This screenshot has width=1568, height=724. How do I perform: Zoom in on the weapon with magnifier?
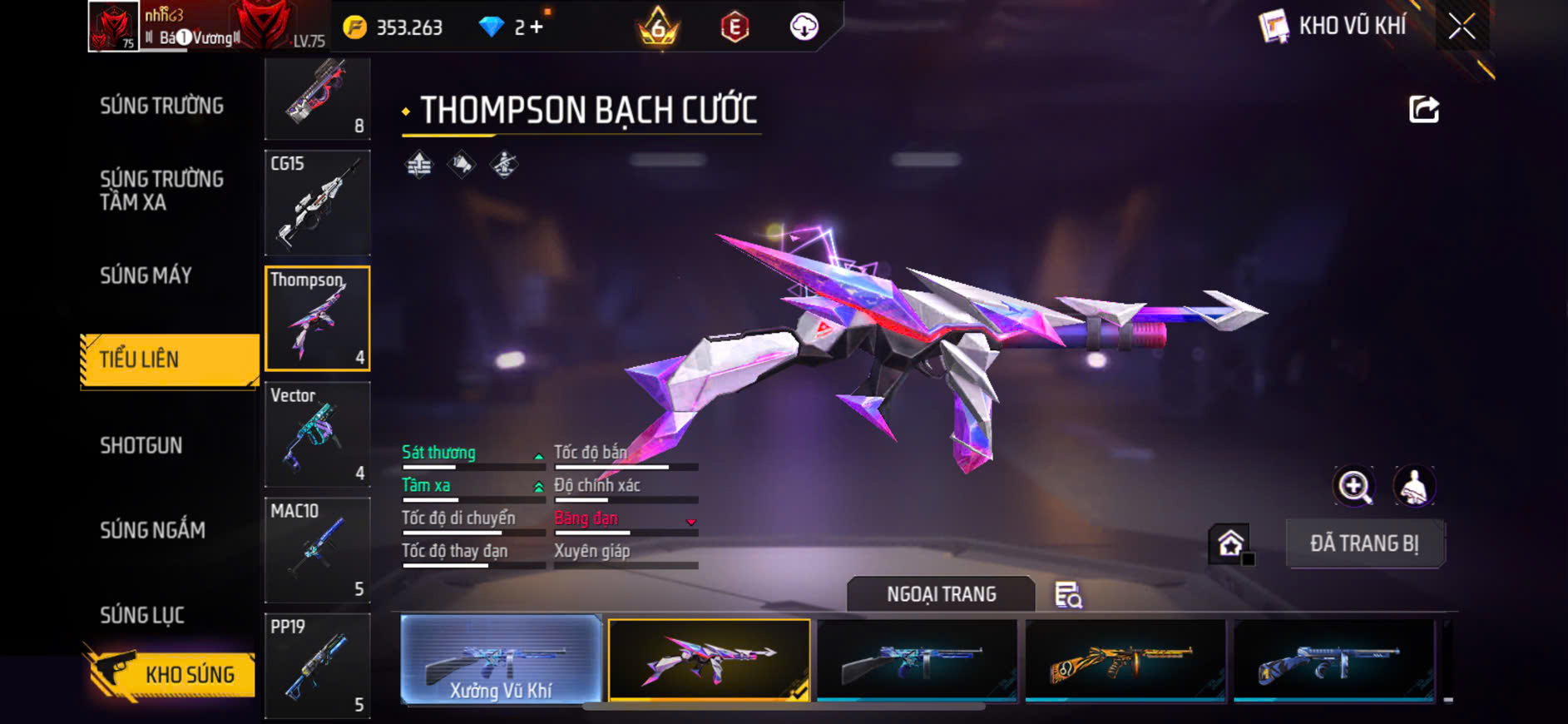1354,486
